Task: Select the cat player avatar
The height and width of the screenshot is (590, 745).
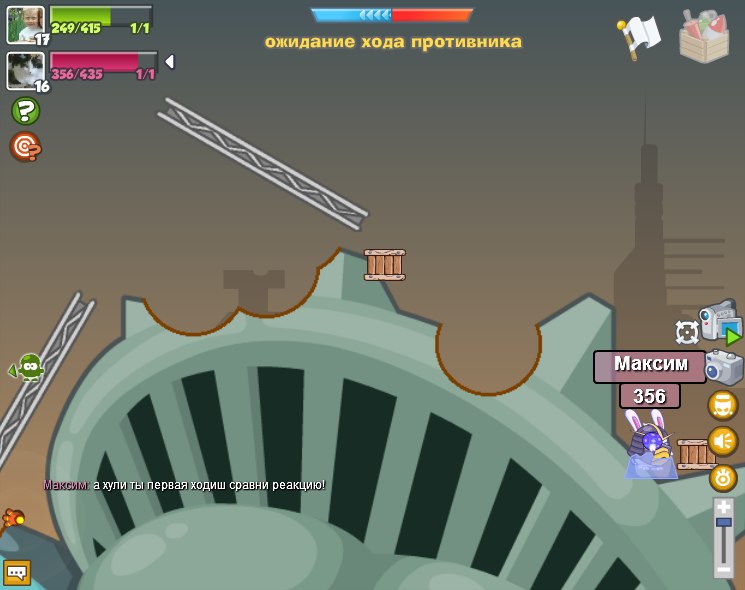Action: pos(25,70)
